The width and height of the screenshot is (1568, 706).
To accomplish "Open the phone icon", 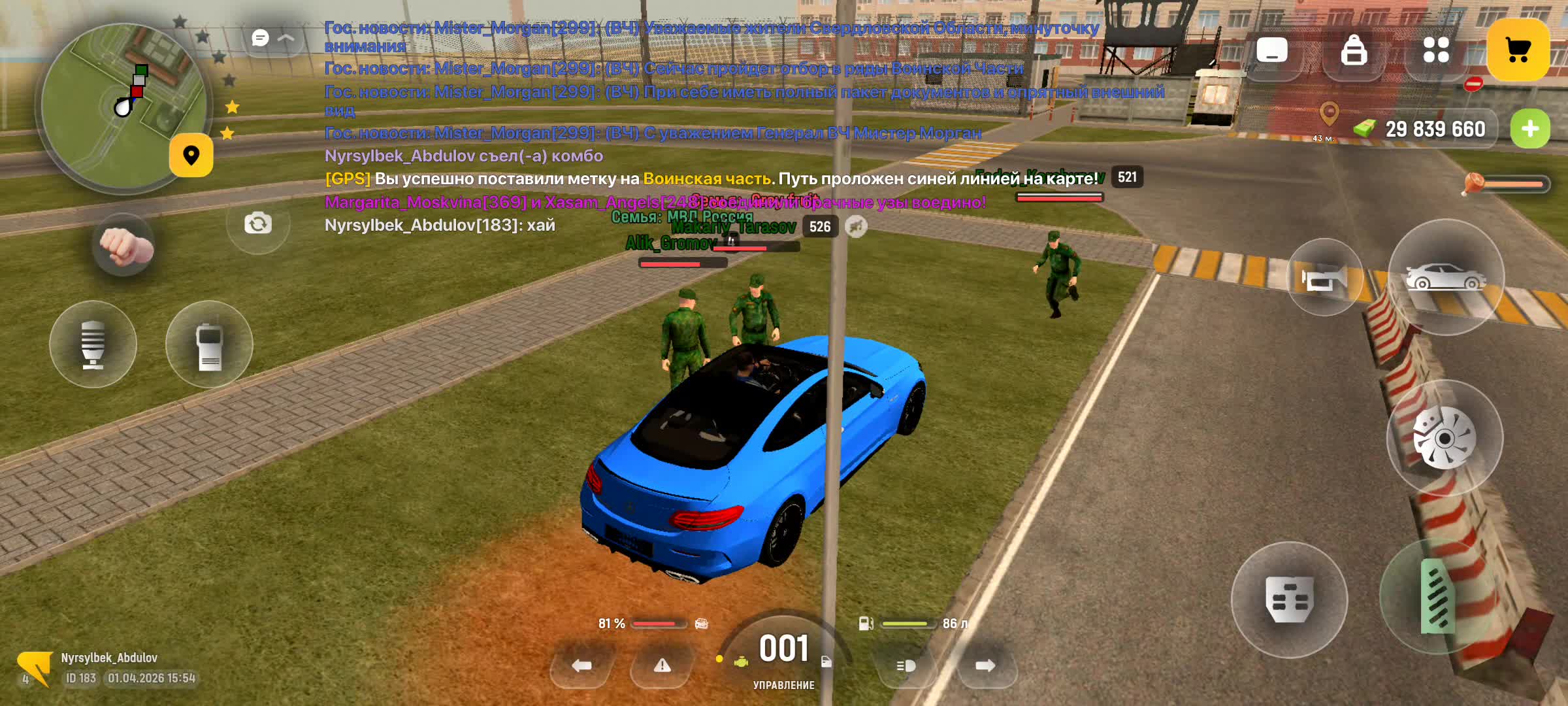I will tap(1271, 50).
